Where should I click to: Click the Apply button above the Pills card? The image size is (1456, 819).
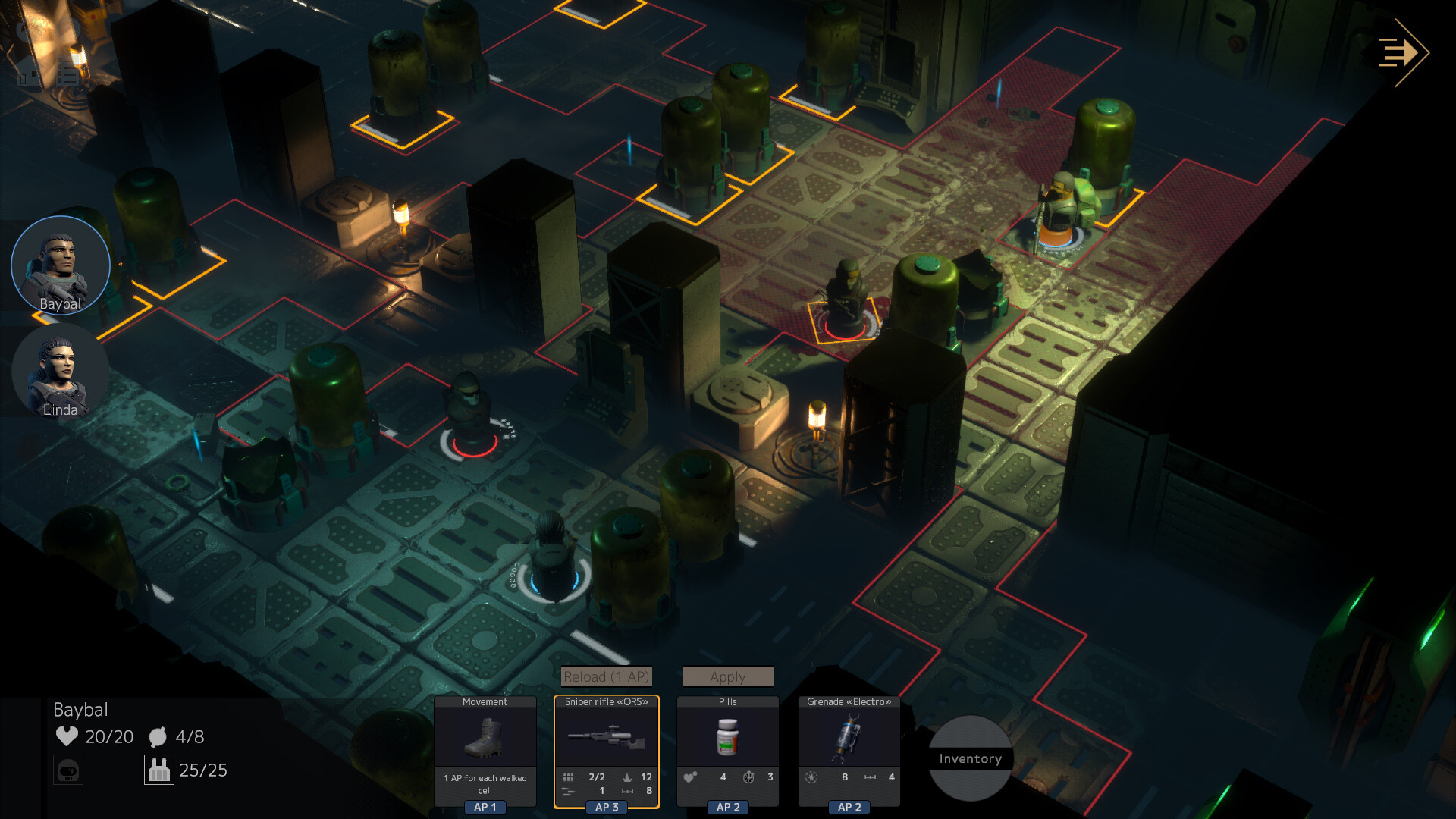[x=727, y=676]
